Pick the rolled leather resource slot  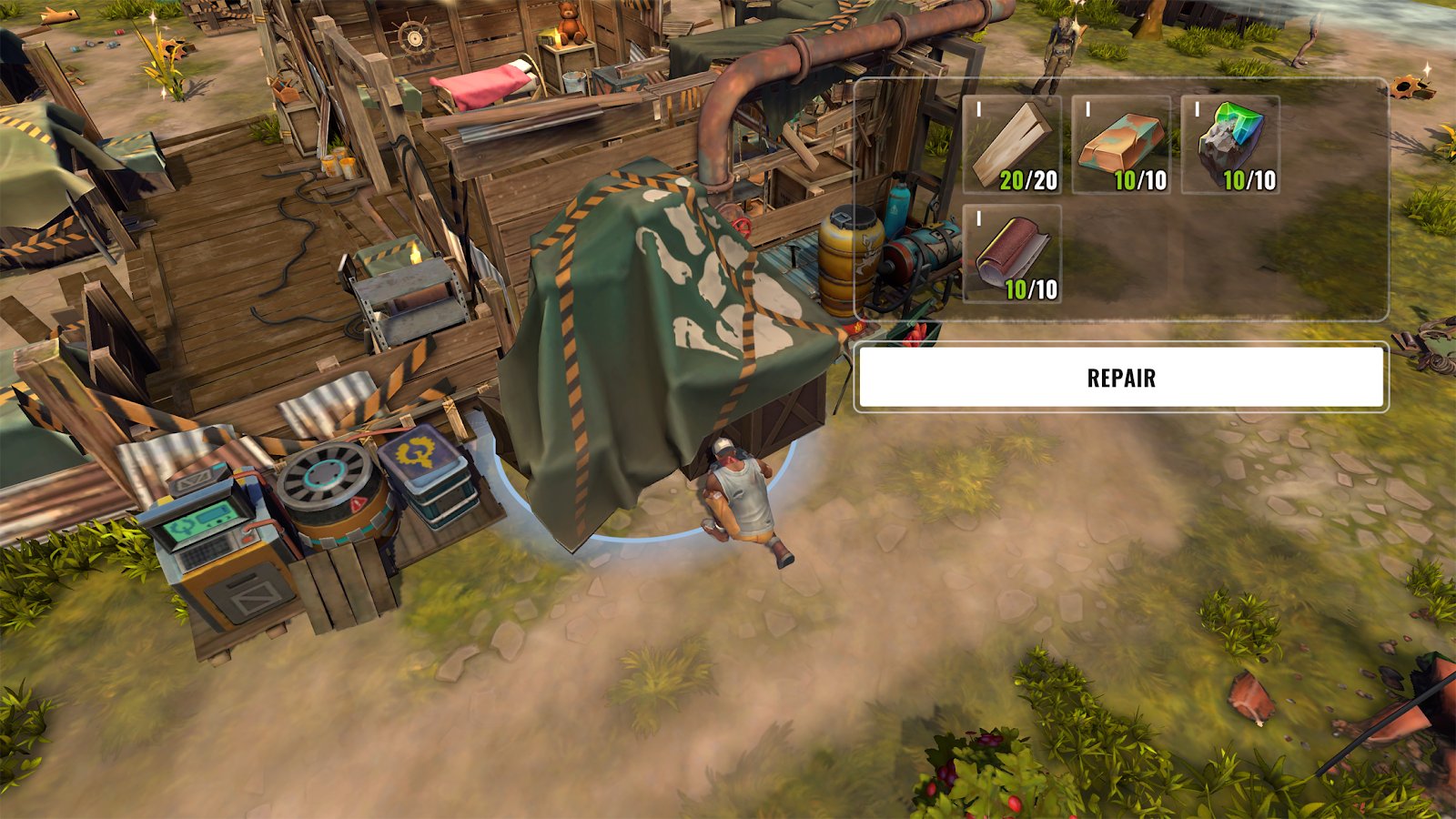tap(1012, 254)
